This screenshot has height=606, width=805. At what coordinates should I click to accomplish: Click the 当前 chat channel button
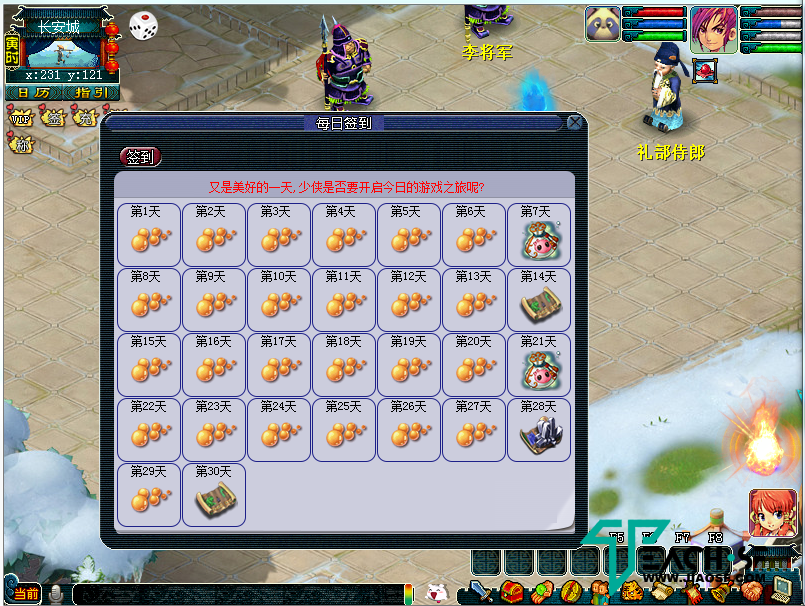pos(27,594)
